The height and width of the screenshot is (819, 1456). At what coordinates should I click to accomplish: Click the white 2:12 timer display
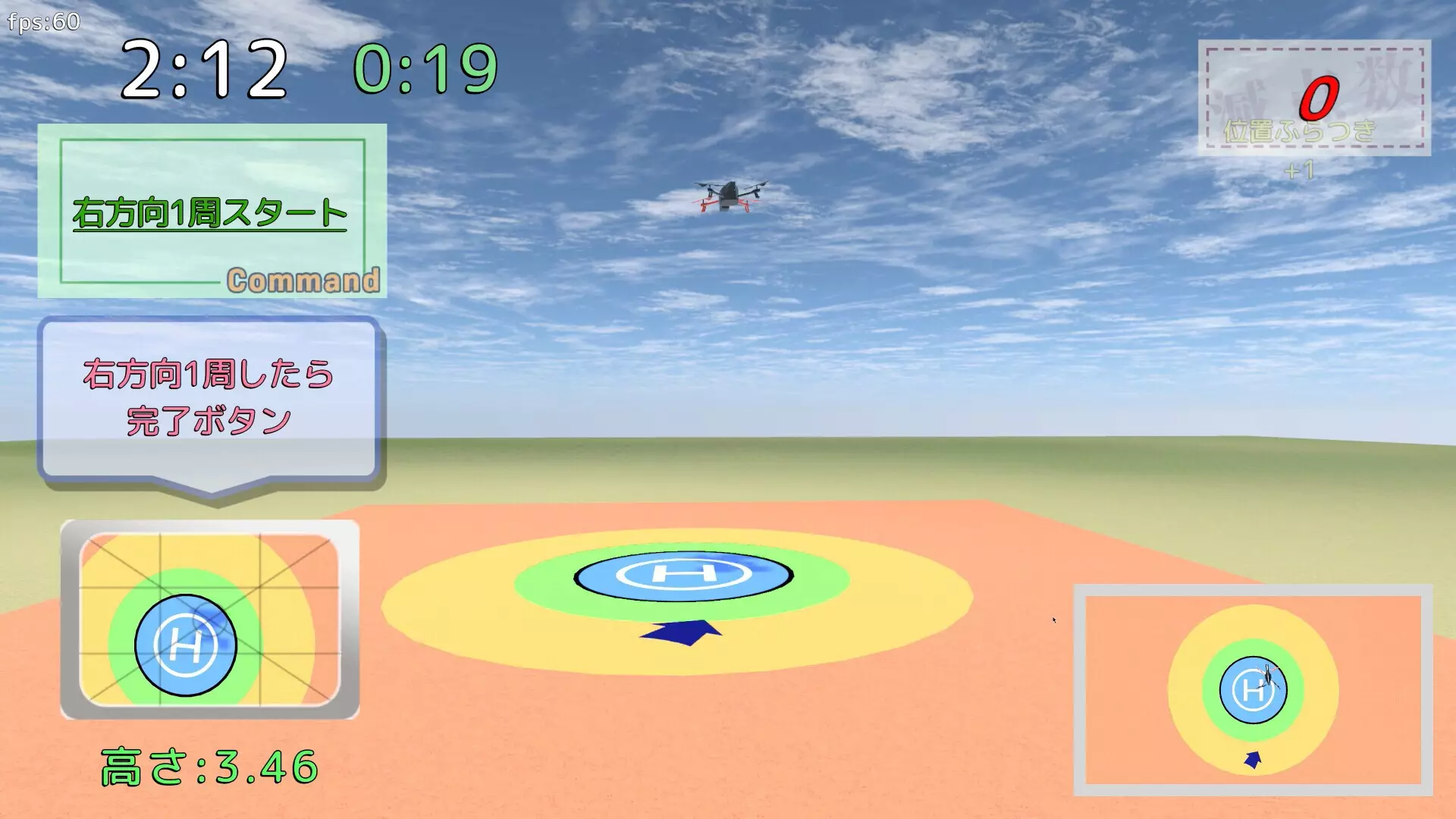click(x=205, y=68)
